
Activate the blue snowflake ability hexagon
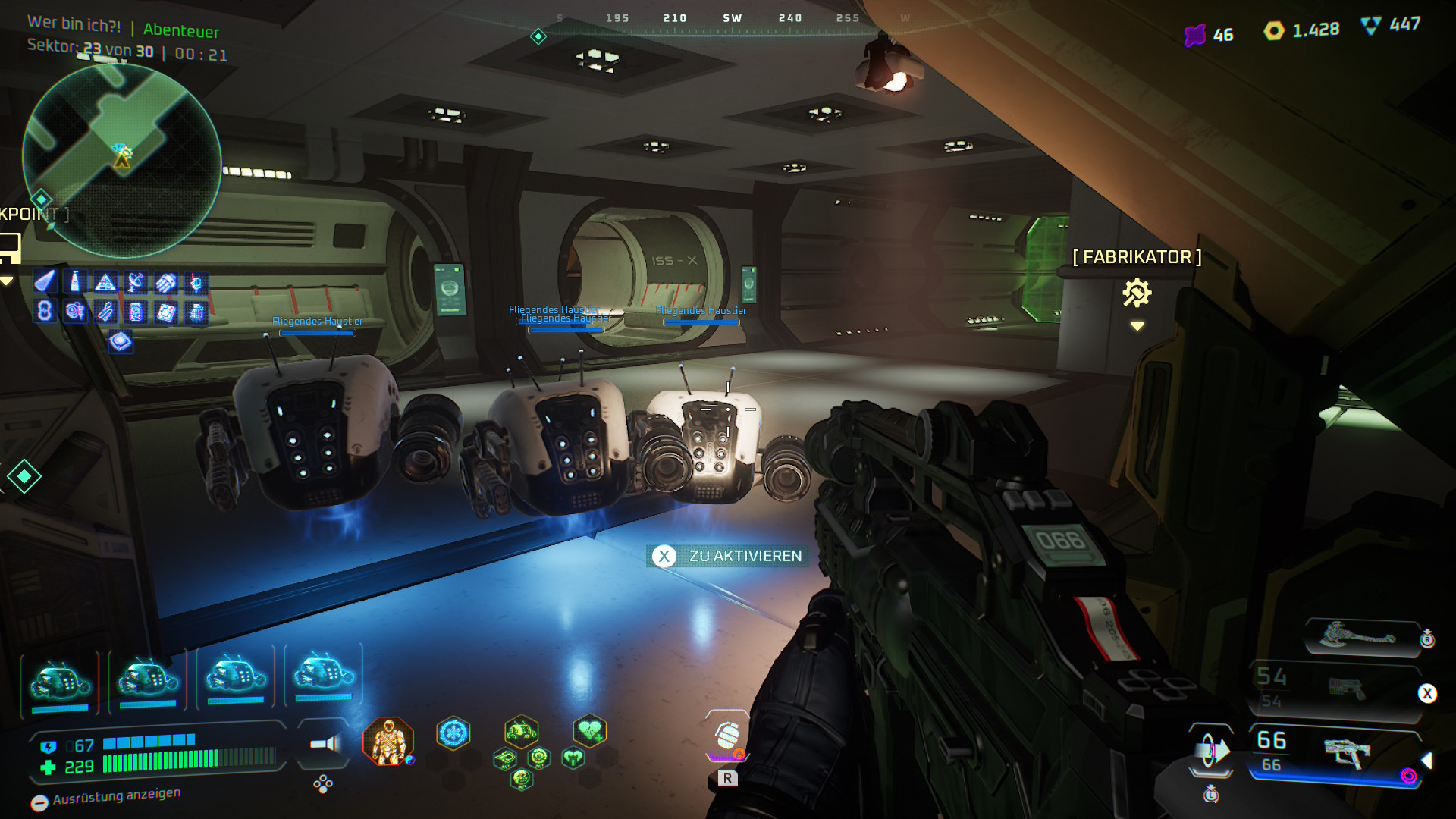click(x=453, y=733)
